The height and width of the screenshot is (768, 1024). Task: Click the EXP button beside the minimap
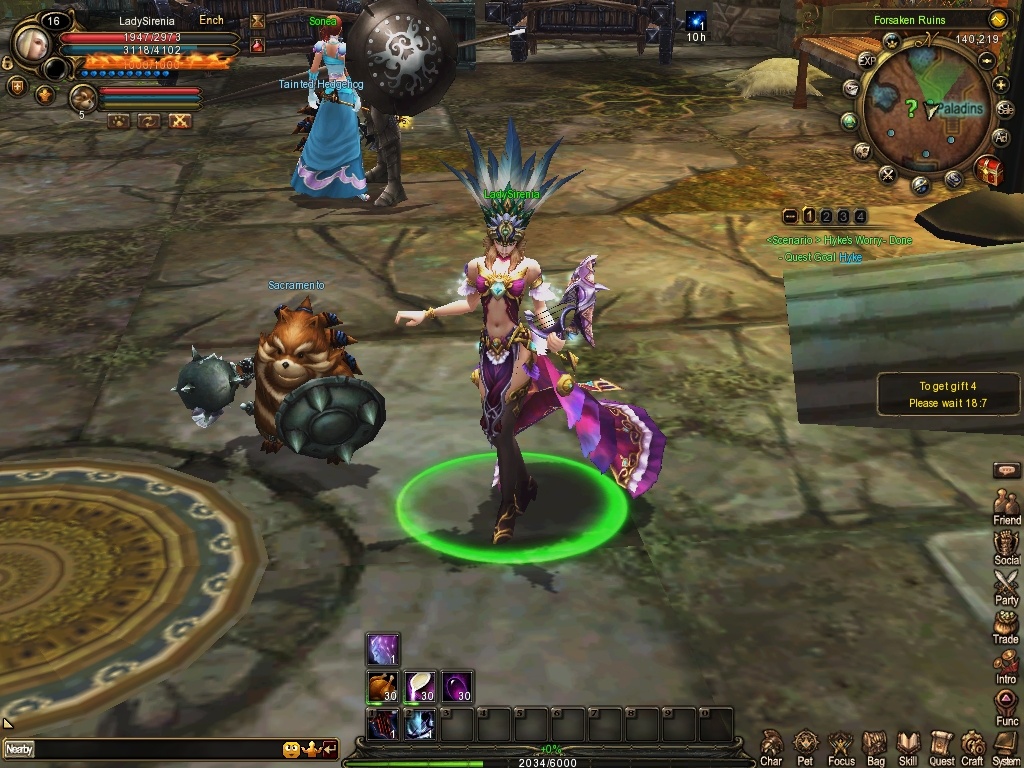point(867,59)
